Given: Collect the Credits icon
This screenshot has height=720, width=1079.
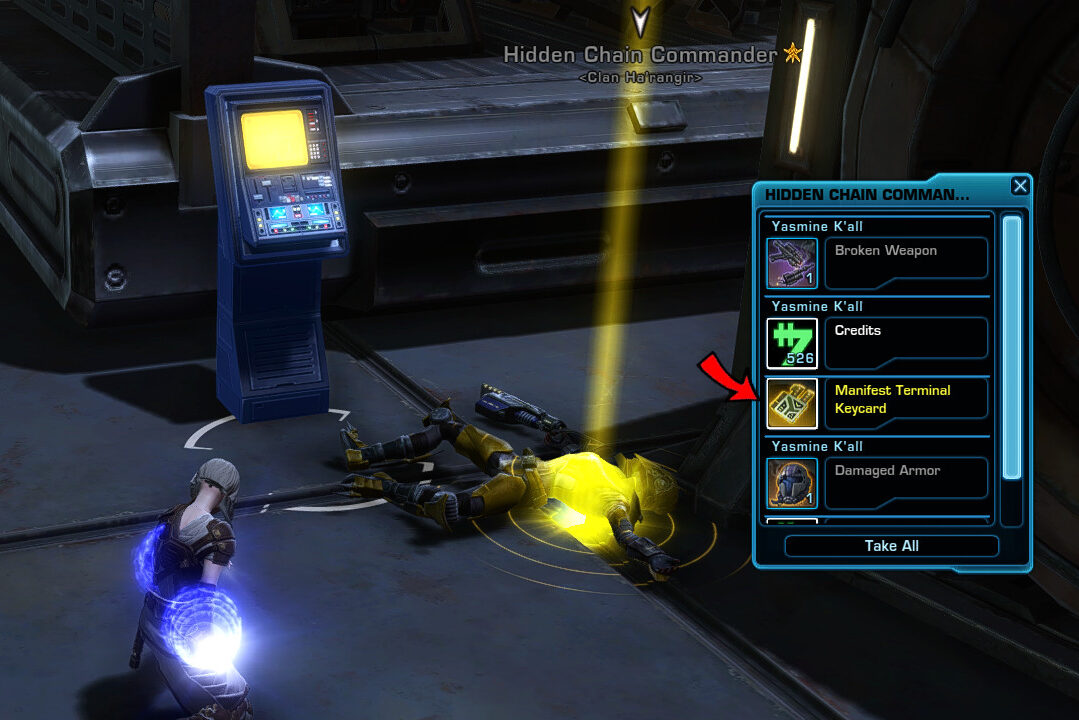Looking at the screenshot, I should [792, 343].
